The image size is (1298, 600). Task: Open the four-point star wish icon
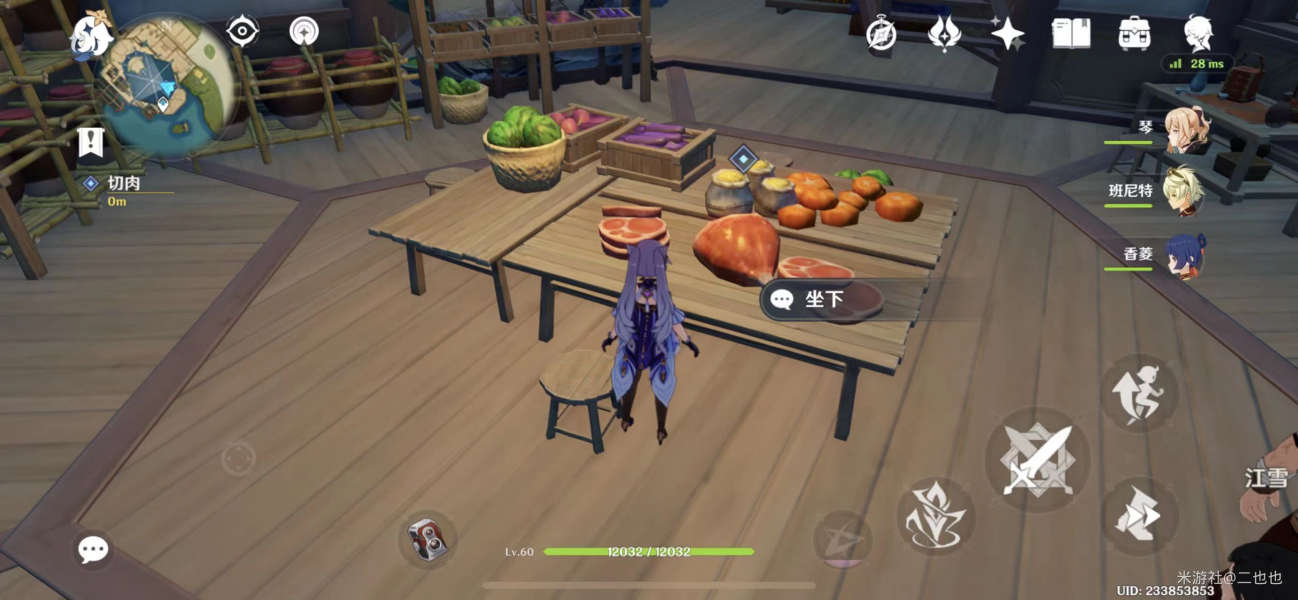point(1007,34)
